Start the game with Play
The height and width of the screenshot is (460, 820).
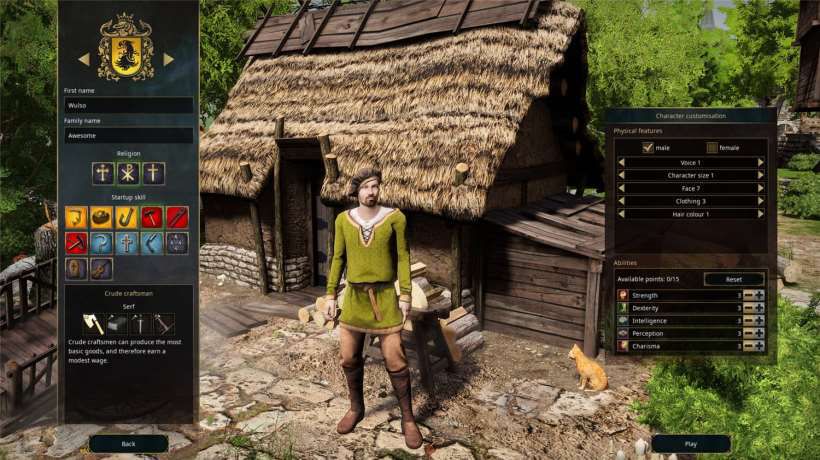click(x=690, y=443)
